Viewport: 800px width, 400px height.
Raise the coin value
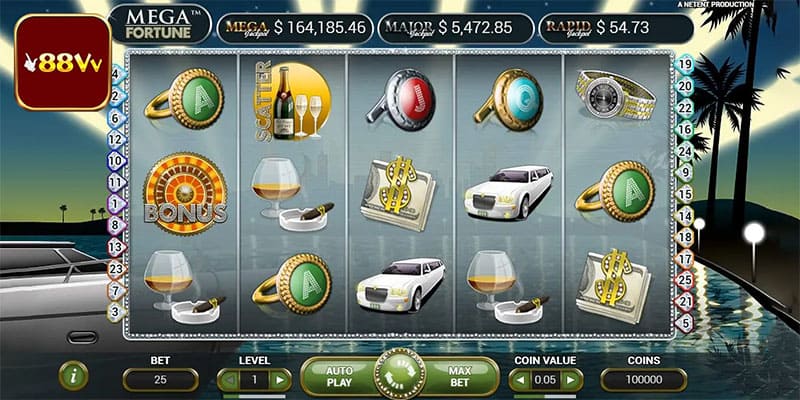tap(572, 379)
